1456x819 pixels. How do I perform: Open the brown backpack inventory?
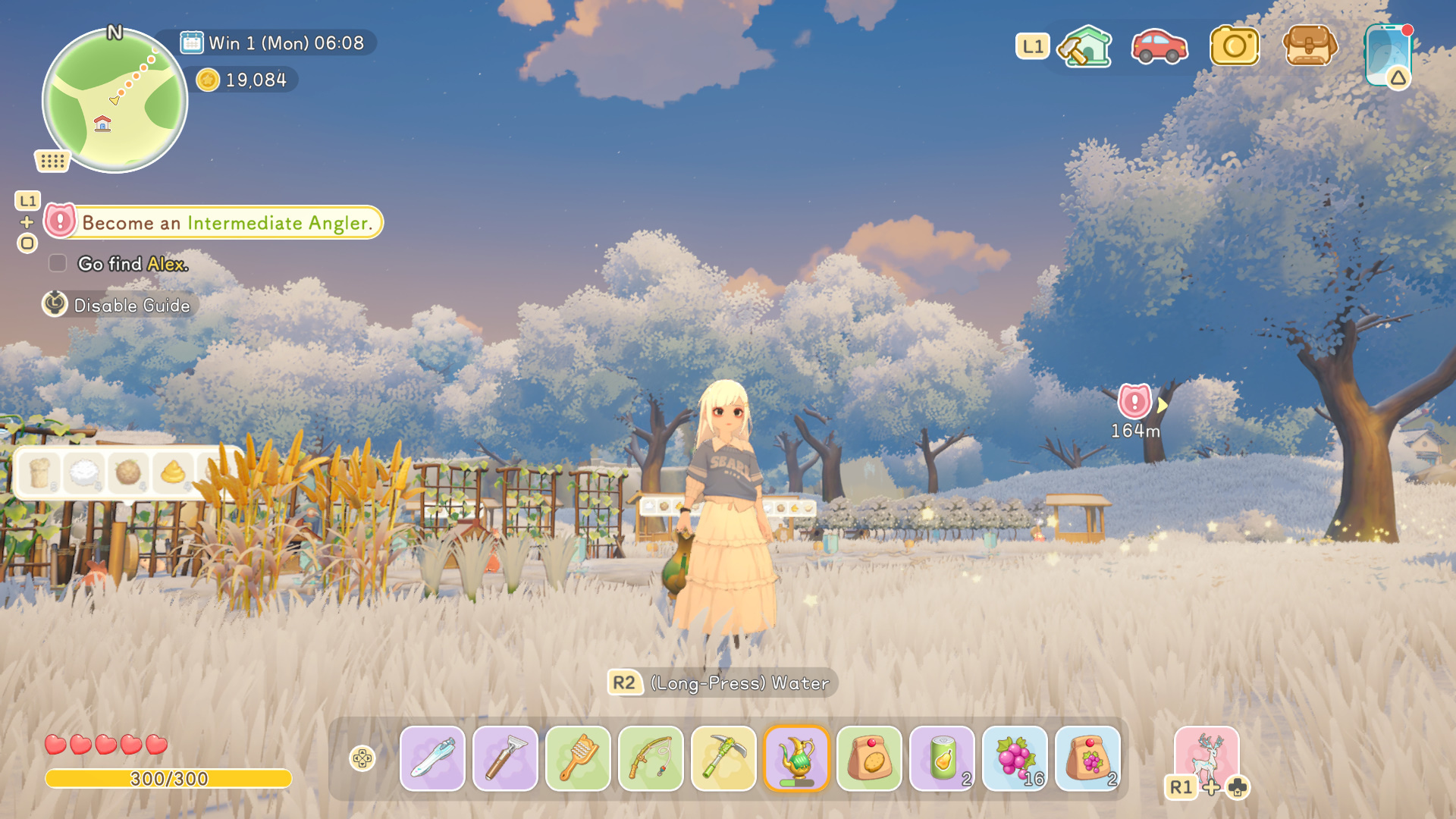click(x=1309, y=46)
